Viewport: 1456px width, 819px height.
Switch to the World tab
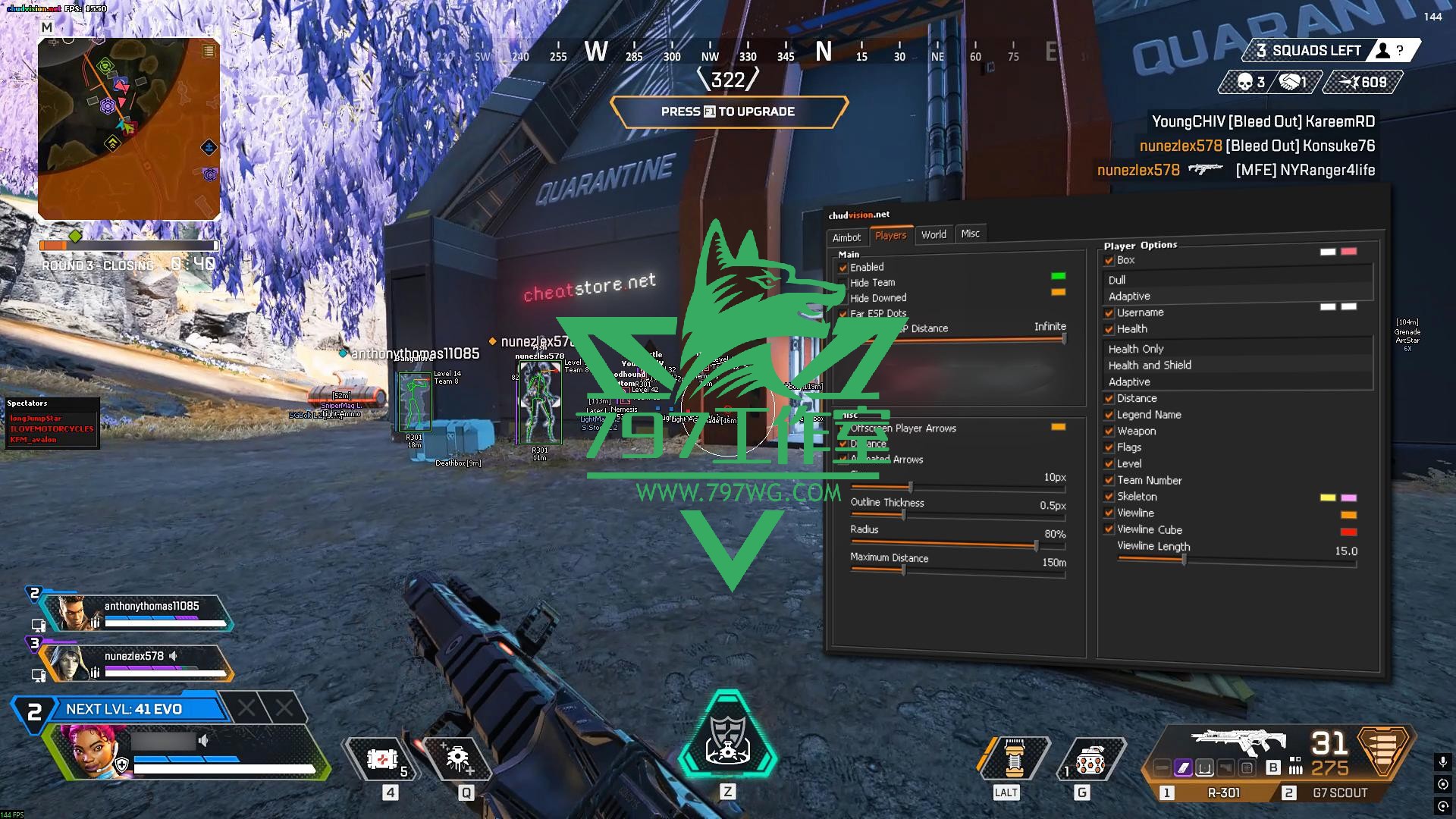pyautogui.click(x=934, y=234)
